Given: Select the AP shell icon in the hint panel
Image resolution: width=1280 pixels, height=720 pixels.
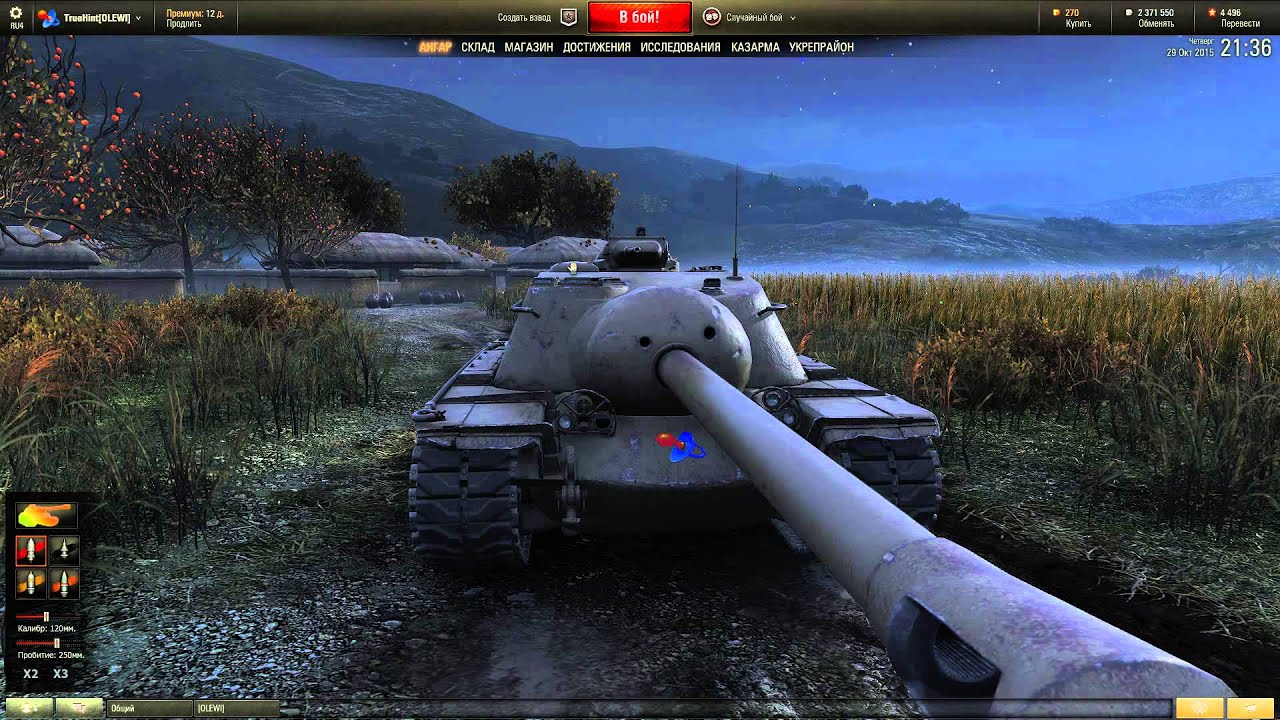Looking at the screenshot, I should 31,550.
